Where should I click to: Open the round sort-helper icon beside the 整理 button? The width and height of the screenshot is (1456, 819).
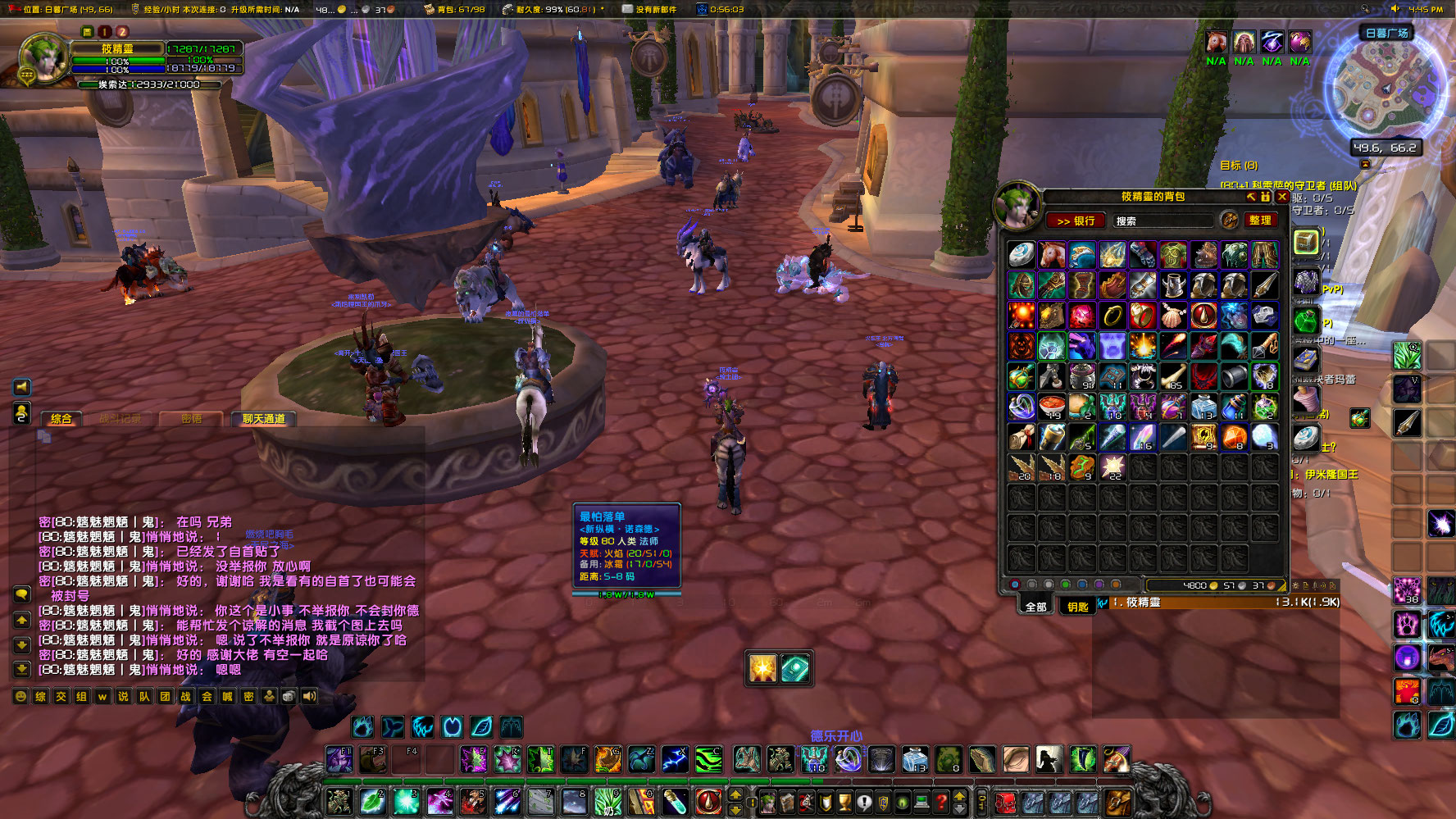[x=1230, y=220]
